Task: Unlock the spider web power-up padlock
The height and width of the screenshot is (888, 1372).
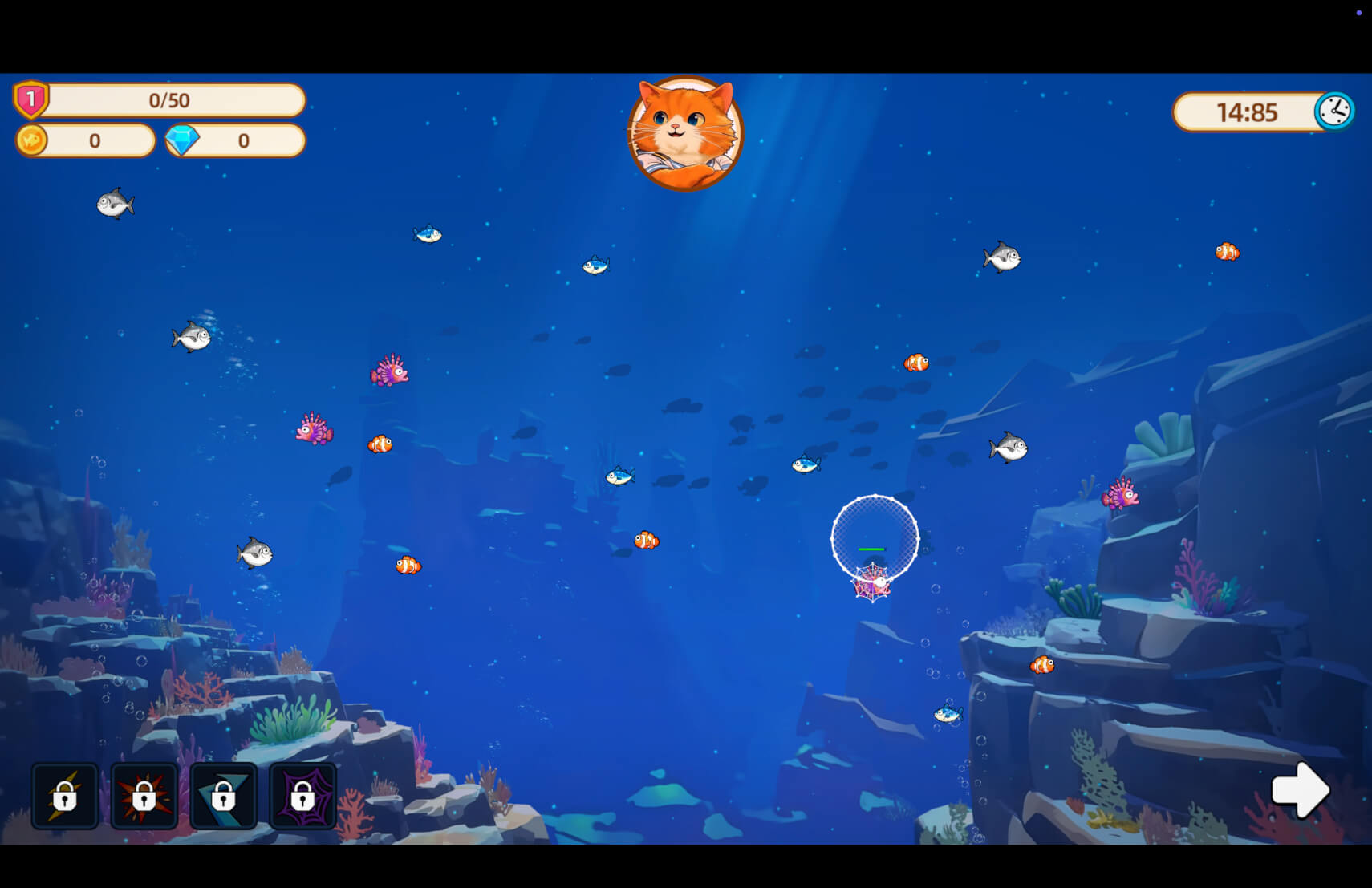Action: (x=303, y=797)
